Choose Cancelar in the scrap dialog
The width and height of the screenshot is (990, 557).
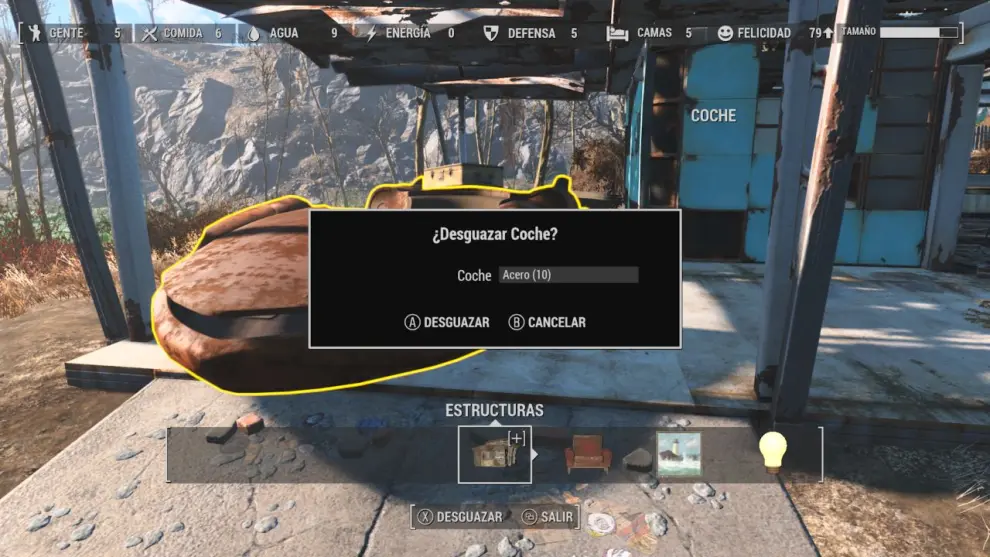coord(547,322)
